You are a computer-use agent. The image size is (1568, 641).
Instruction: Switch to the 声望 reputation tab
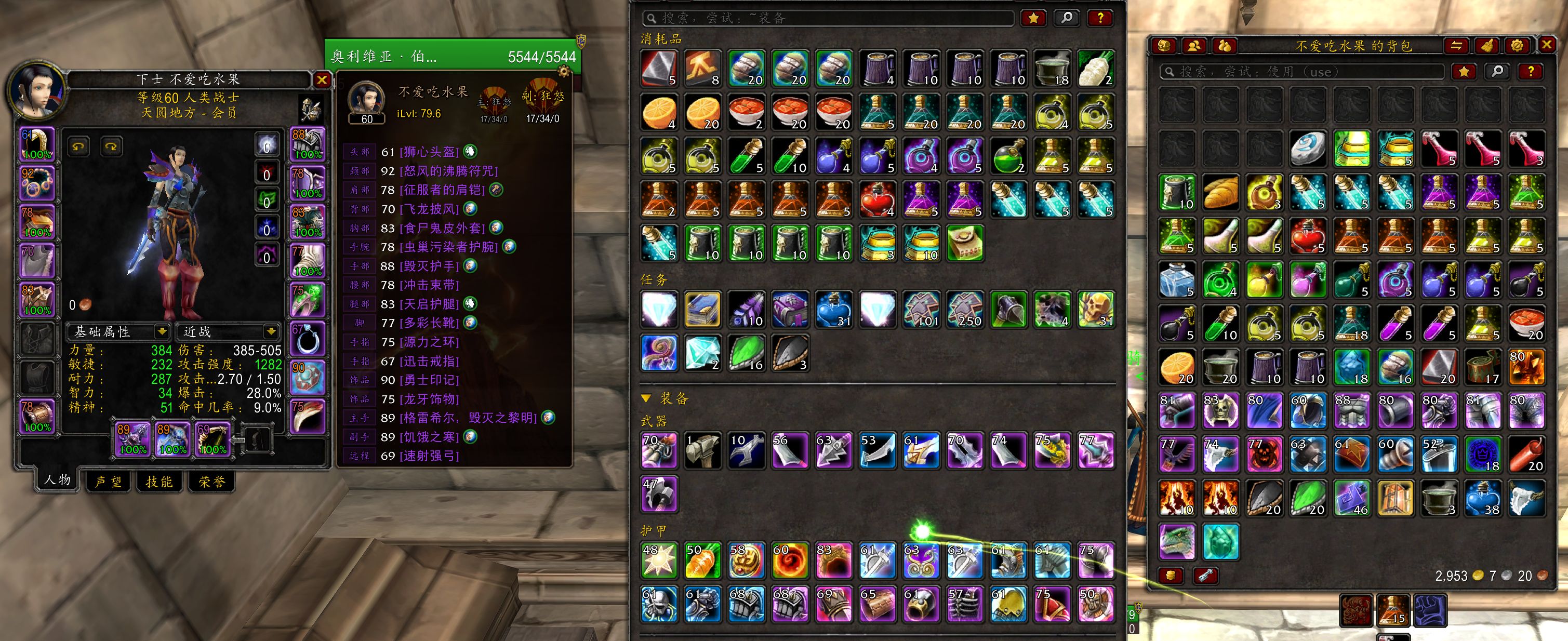(109, 482)
